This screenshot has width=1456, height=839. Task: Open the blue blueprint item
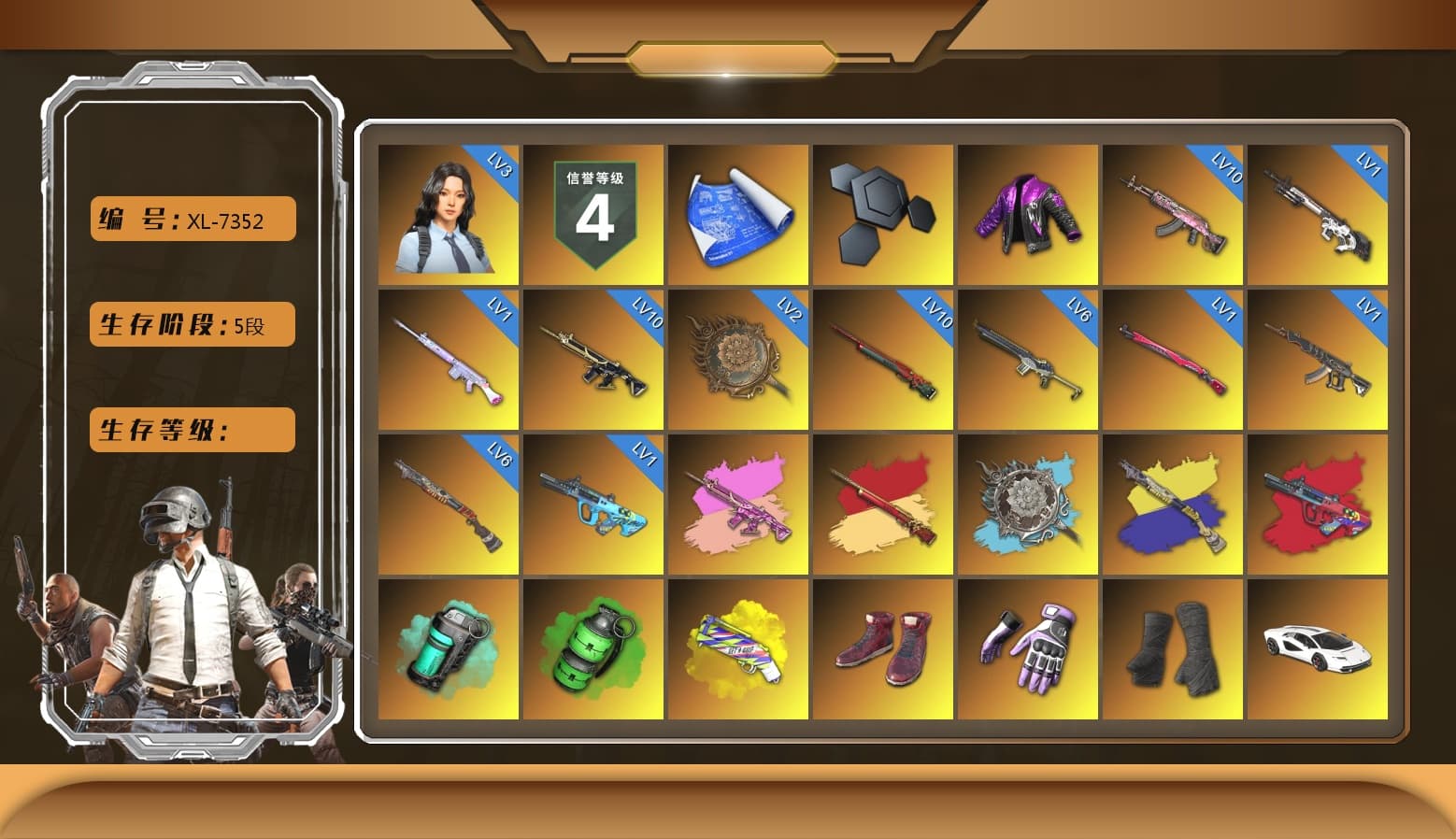(739, 213)
